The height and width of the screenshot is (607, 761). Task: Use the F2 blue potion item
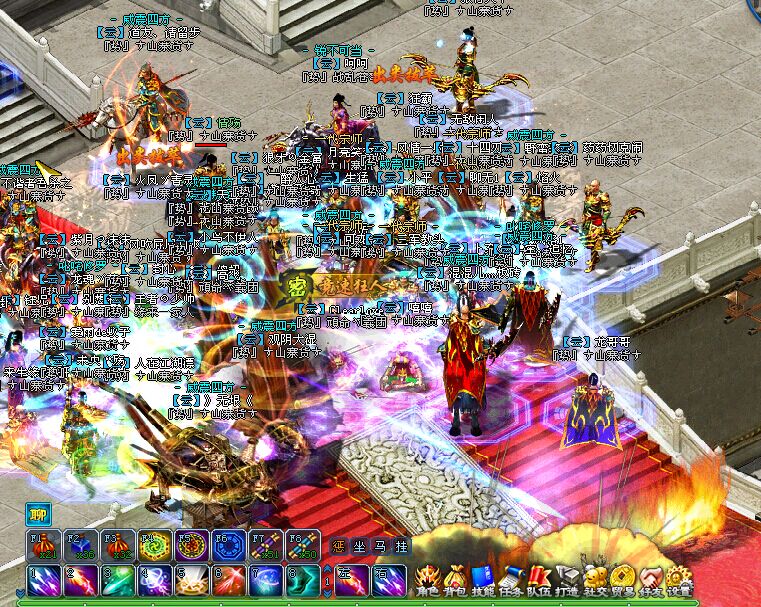tap(82, 545)
